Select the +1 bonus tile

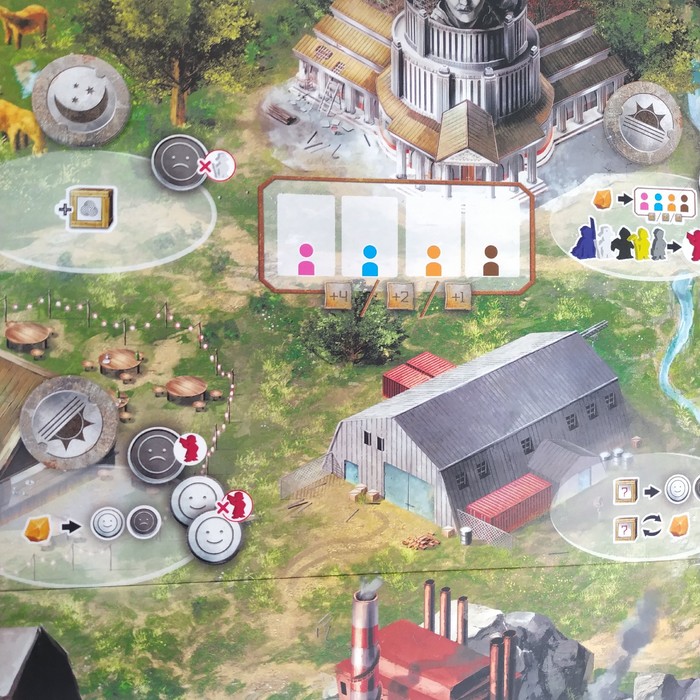(458, 297)
